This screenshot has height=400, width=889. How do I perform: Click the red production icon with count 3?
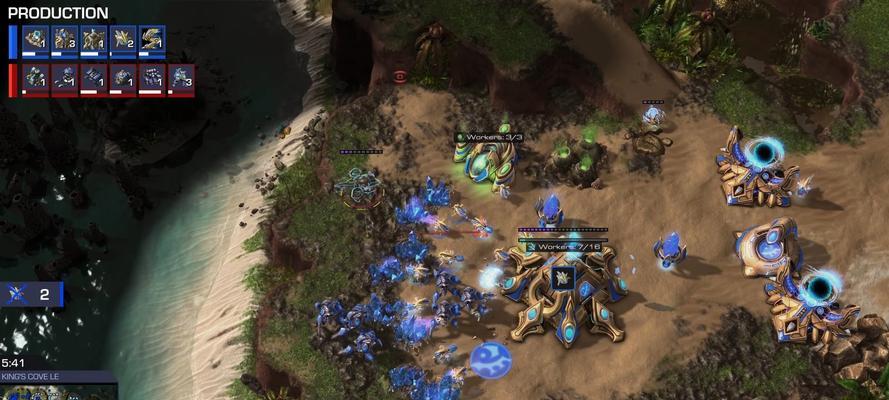click(181, 79)
